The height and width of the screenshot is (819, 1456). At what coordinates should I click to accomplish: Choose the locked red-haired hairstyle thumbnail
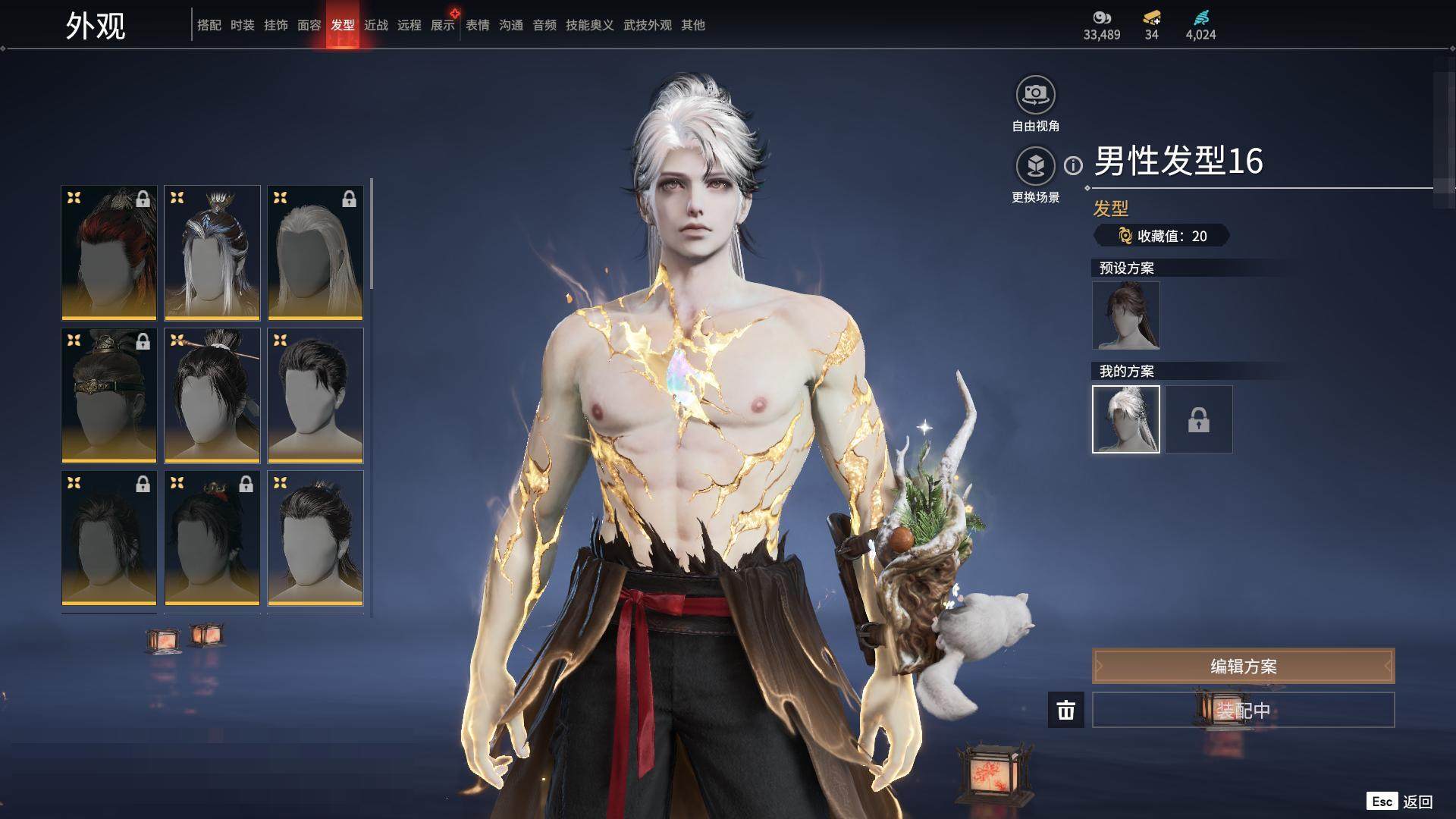[x=109, y=253]
